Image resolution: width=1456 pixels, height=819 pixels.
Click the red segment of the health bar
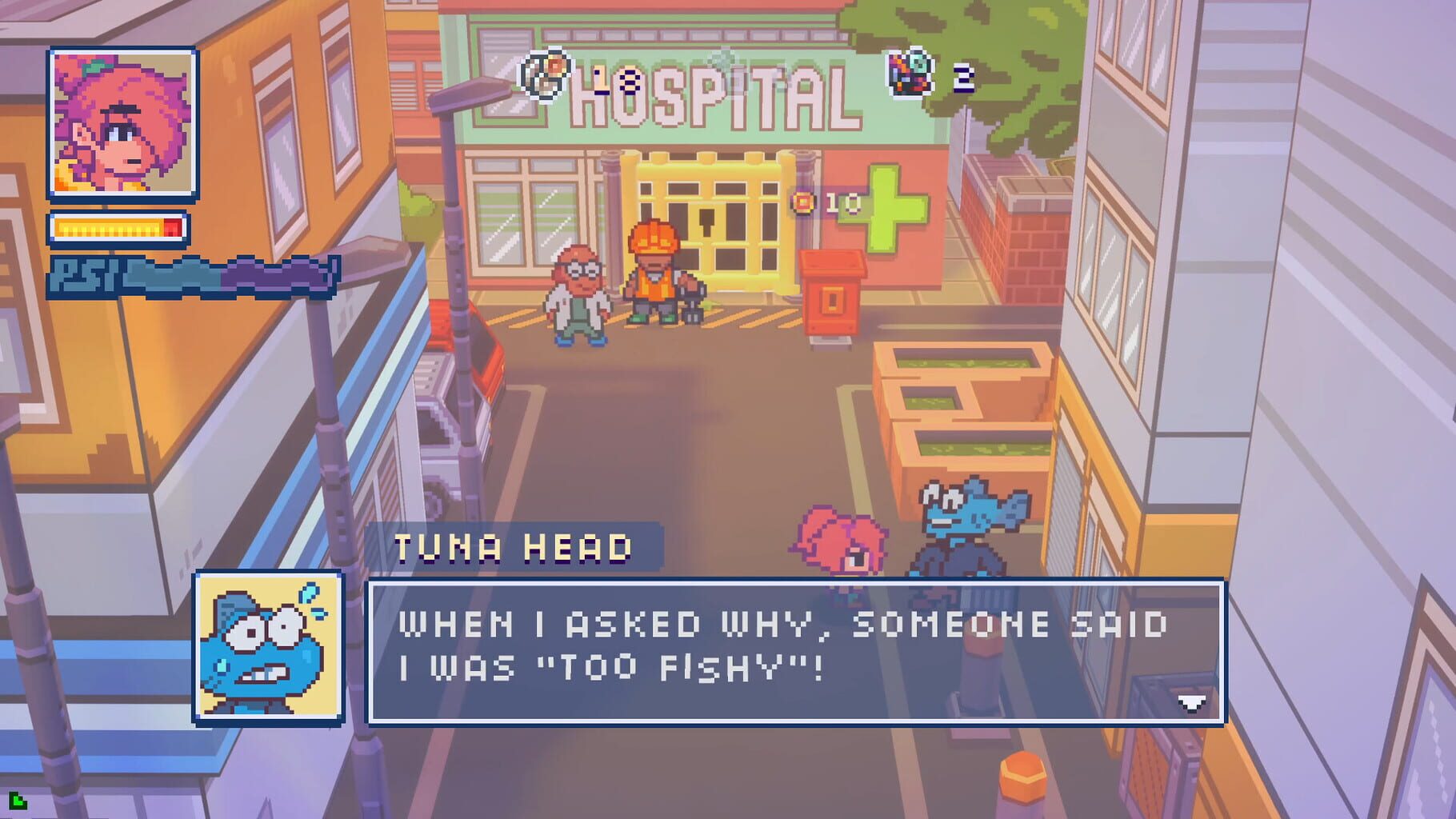(173, 228)
